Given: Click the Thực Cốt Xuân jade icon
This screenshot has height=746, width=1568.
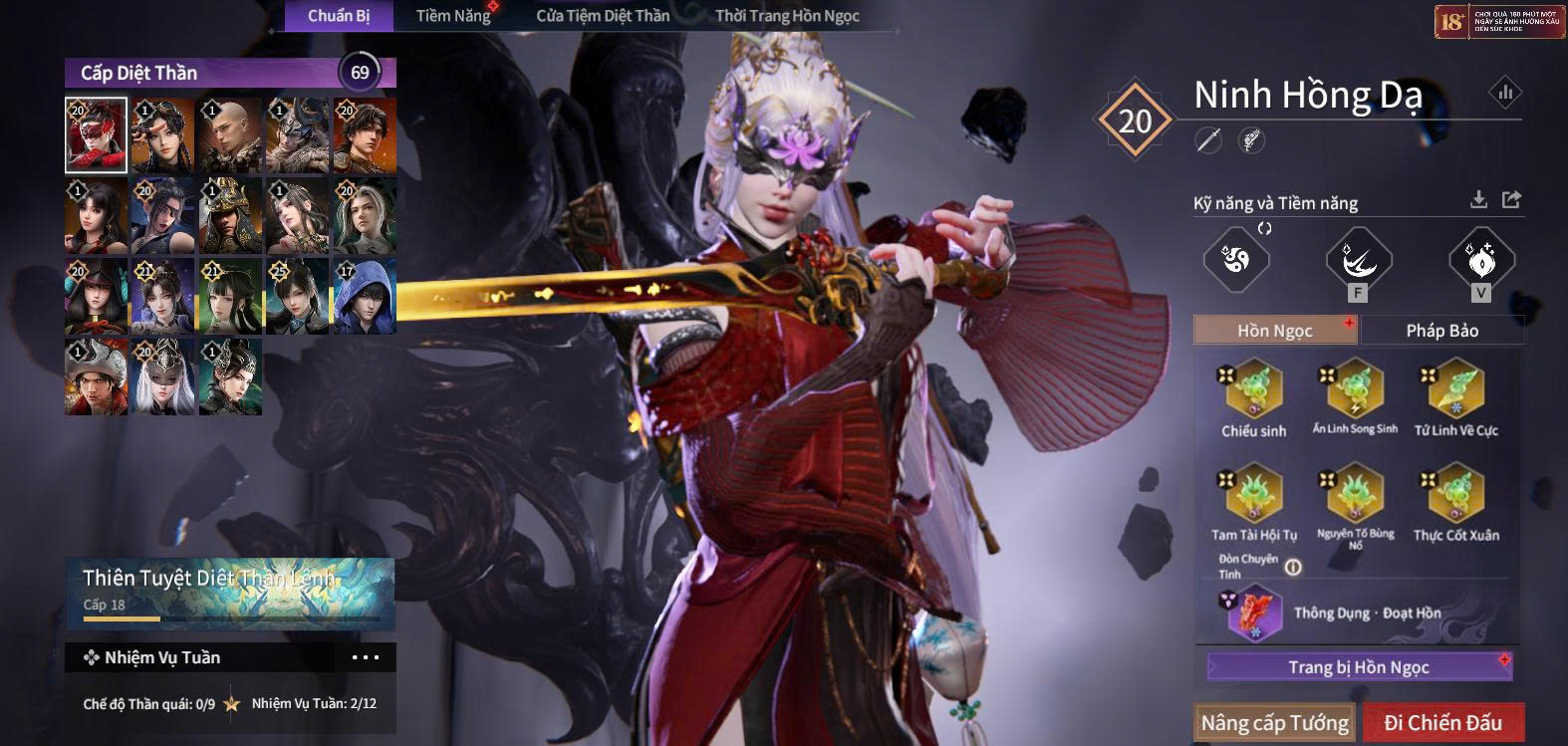Looking at the screenshot, I should click(1455, 494).
